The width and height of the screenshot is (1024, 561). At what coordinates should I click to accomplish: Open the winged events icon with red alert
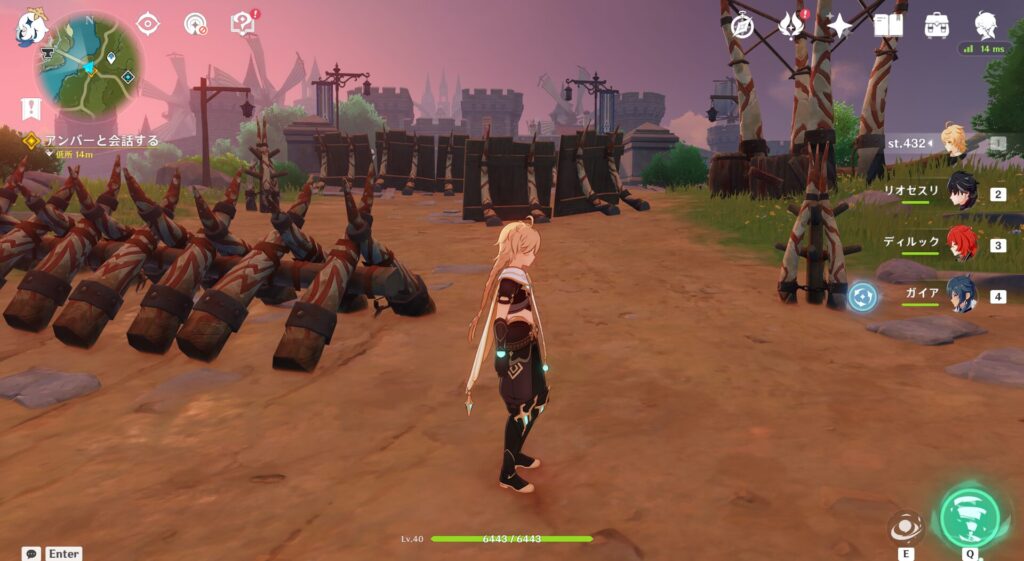point(793,24)
